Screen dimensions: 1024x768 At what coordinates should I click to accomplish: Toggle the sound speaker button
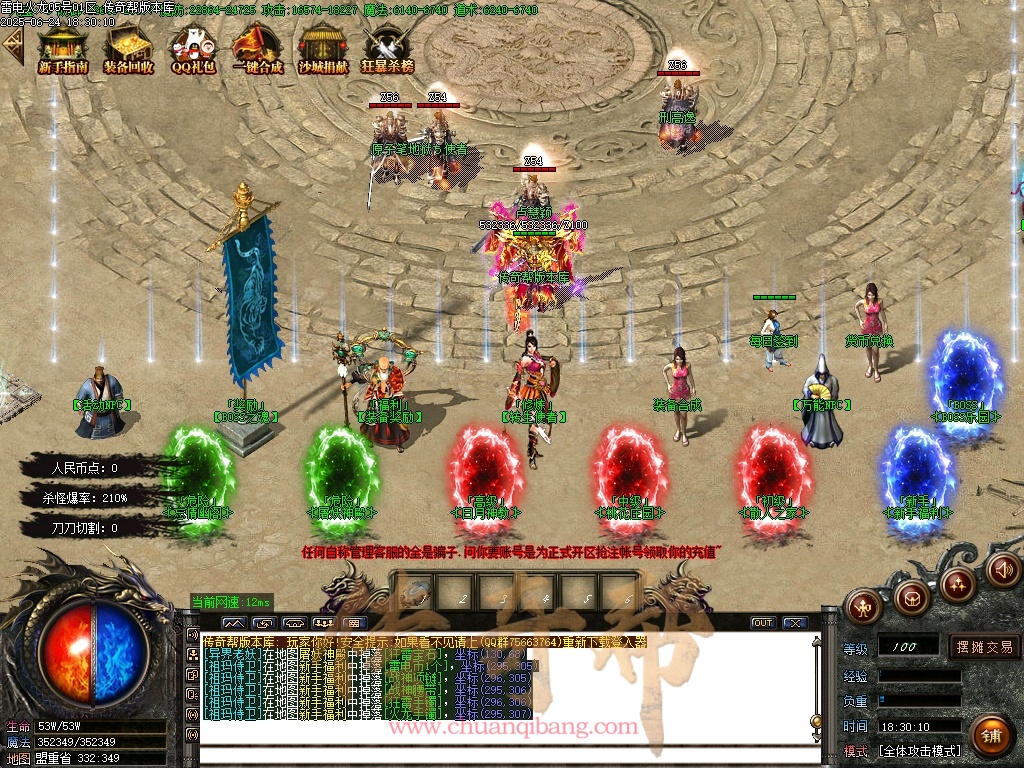pos(1003,570)
